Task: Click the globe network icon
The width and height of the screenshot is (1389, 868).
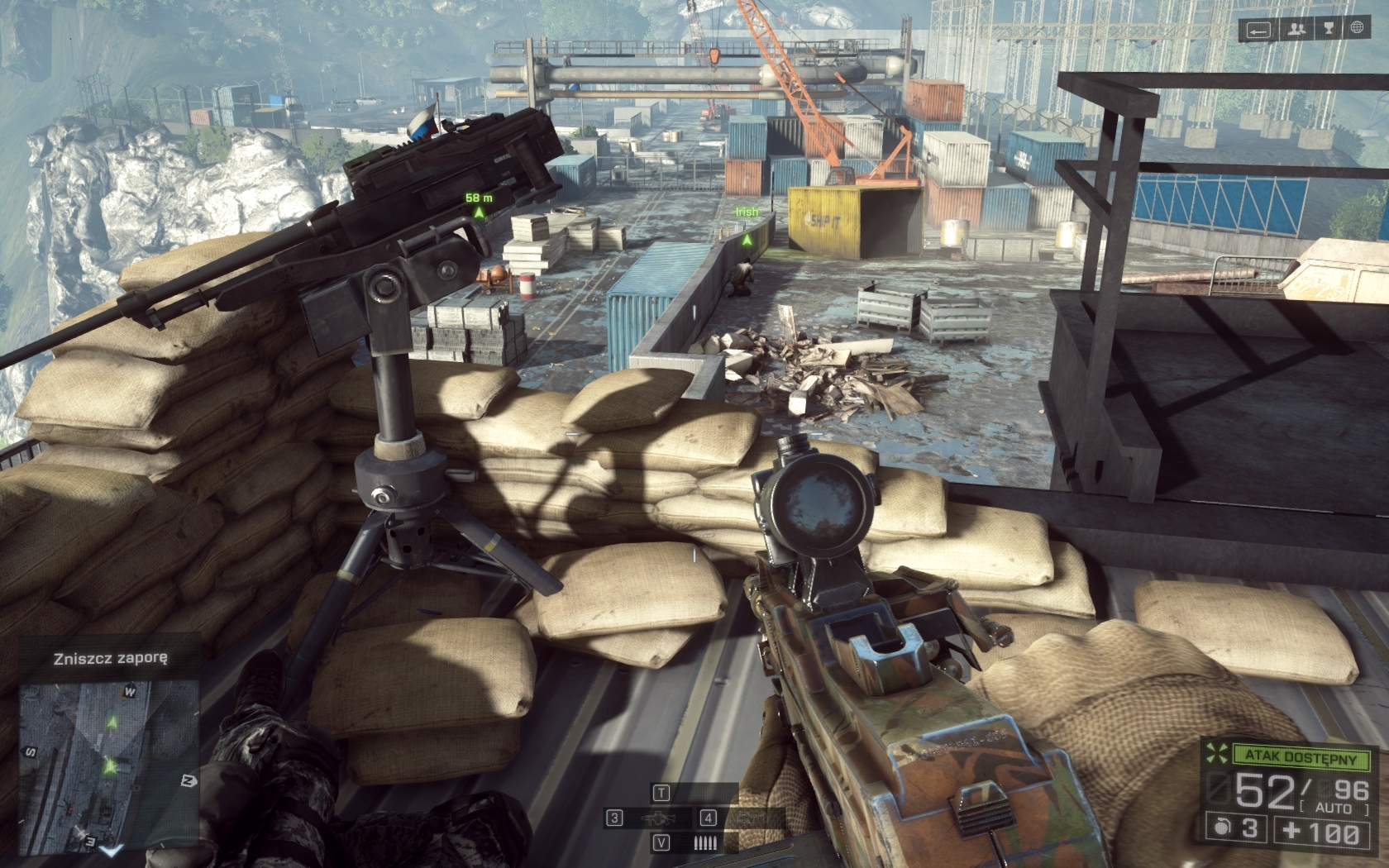Action: [1358, 30]
